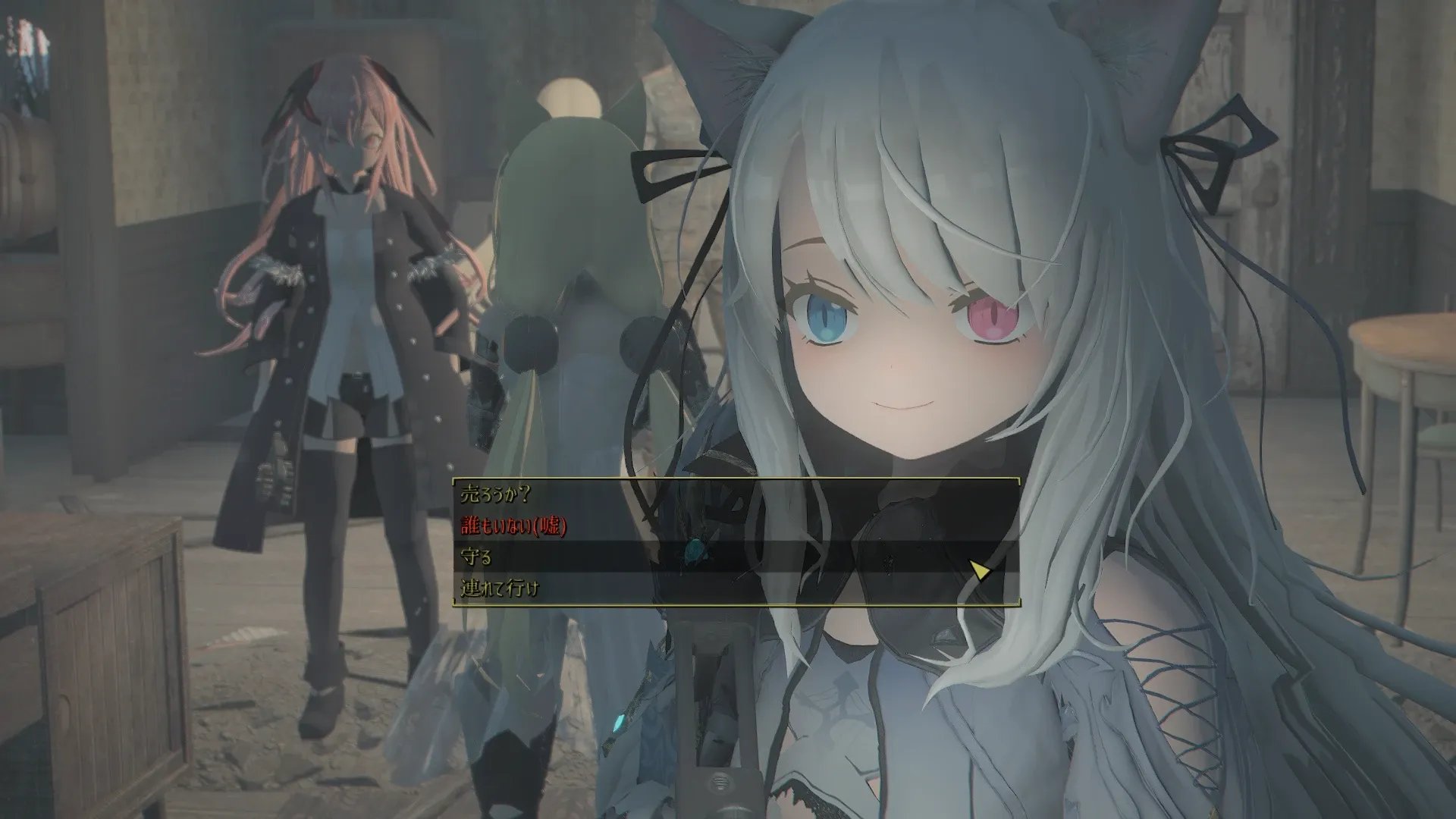Select the red 誰もいない(嘘) lie reply

click(514, 526)
